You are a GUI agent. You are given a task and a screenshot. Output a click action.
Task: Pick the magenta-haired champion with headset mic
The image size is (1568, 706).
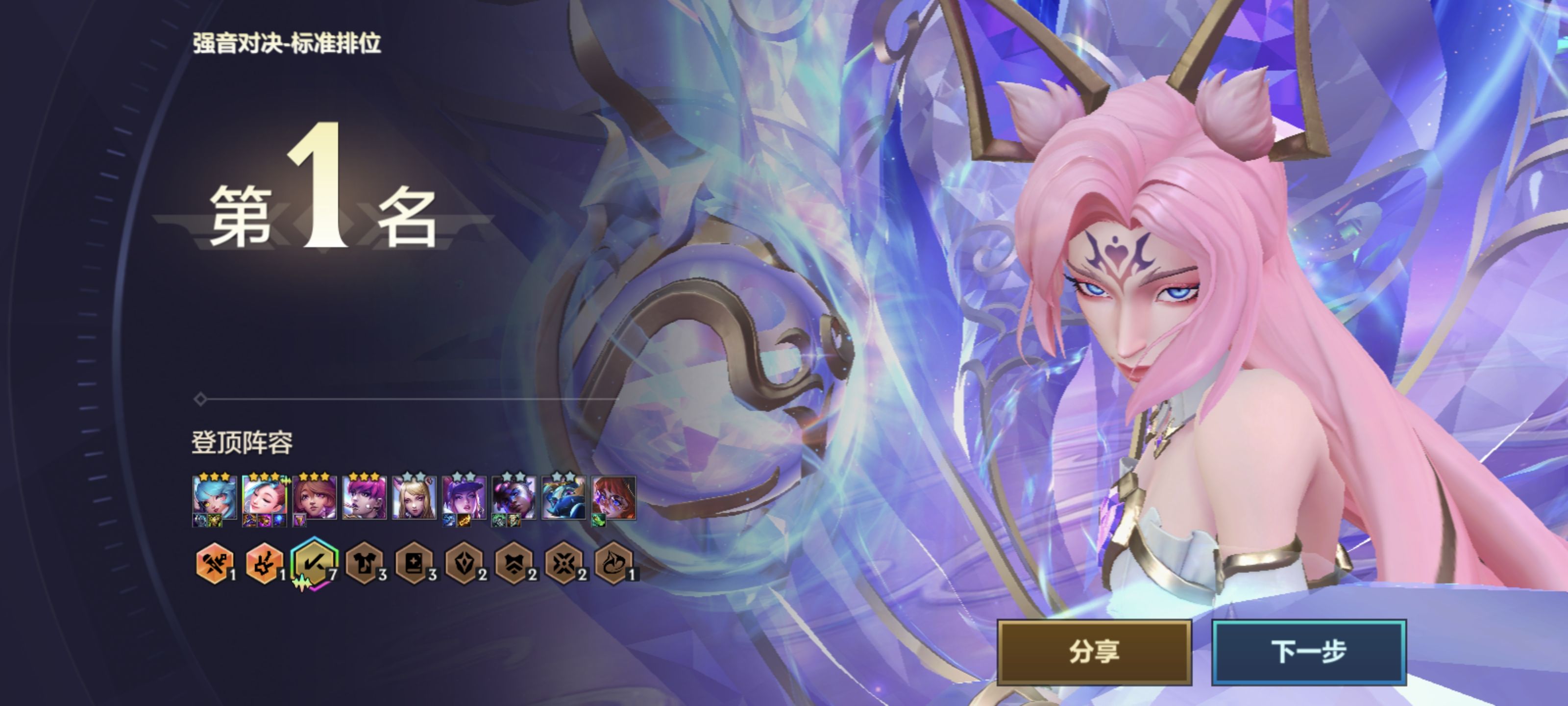364,498
